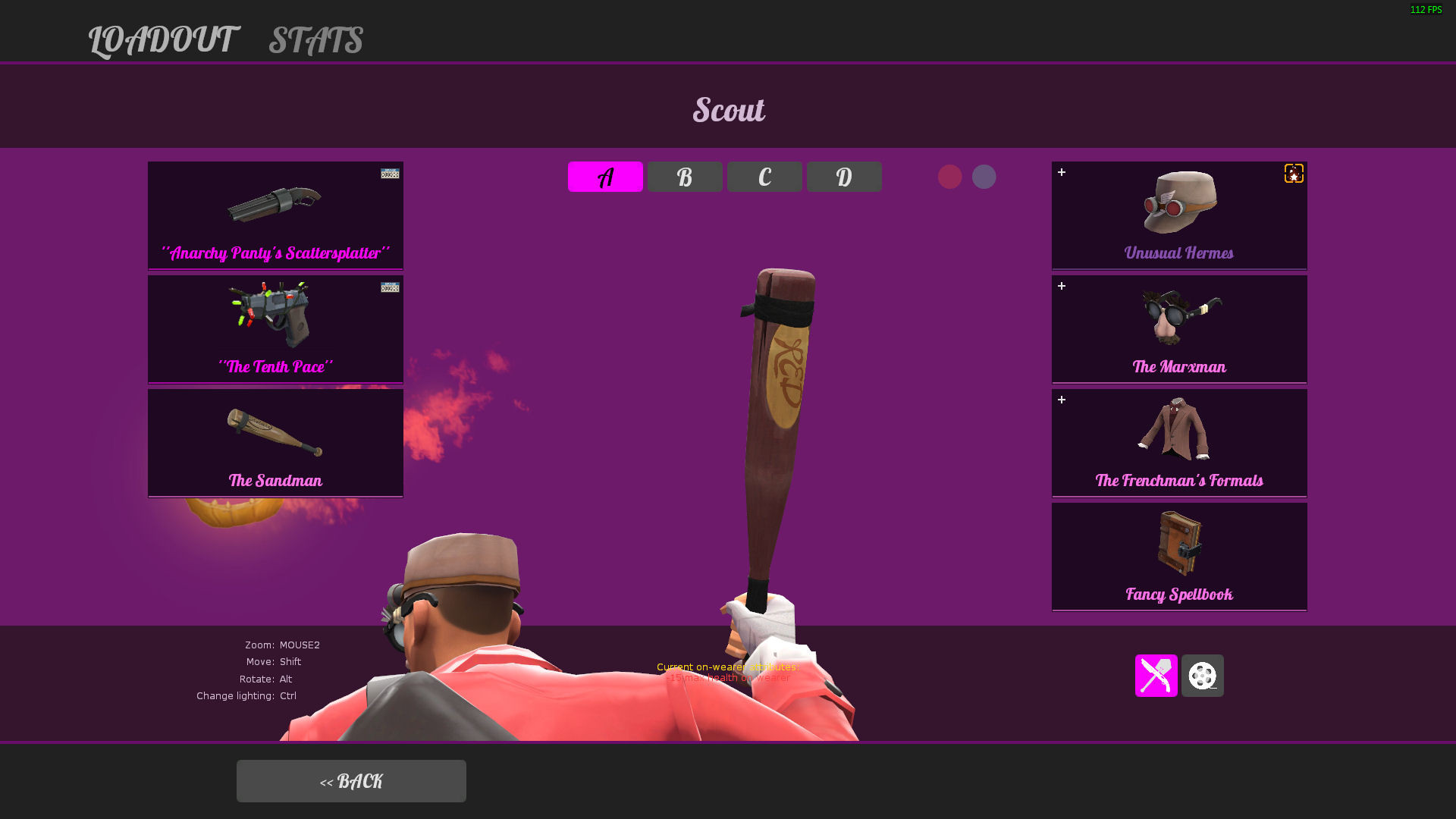Toggle the purple BLU team color circle

click(x=984, y=176)
